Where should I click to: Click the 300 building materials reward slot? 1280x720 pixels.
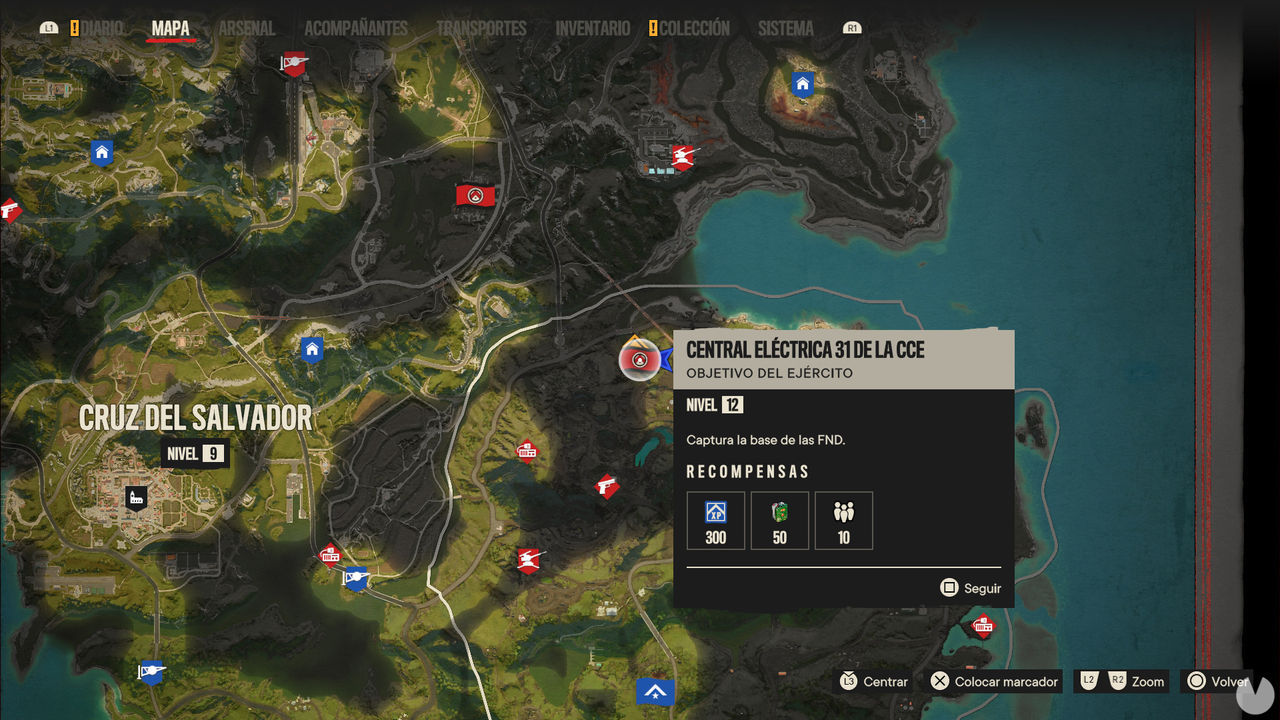pyautogui.click(x=715, y=520)
